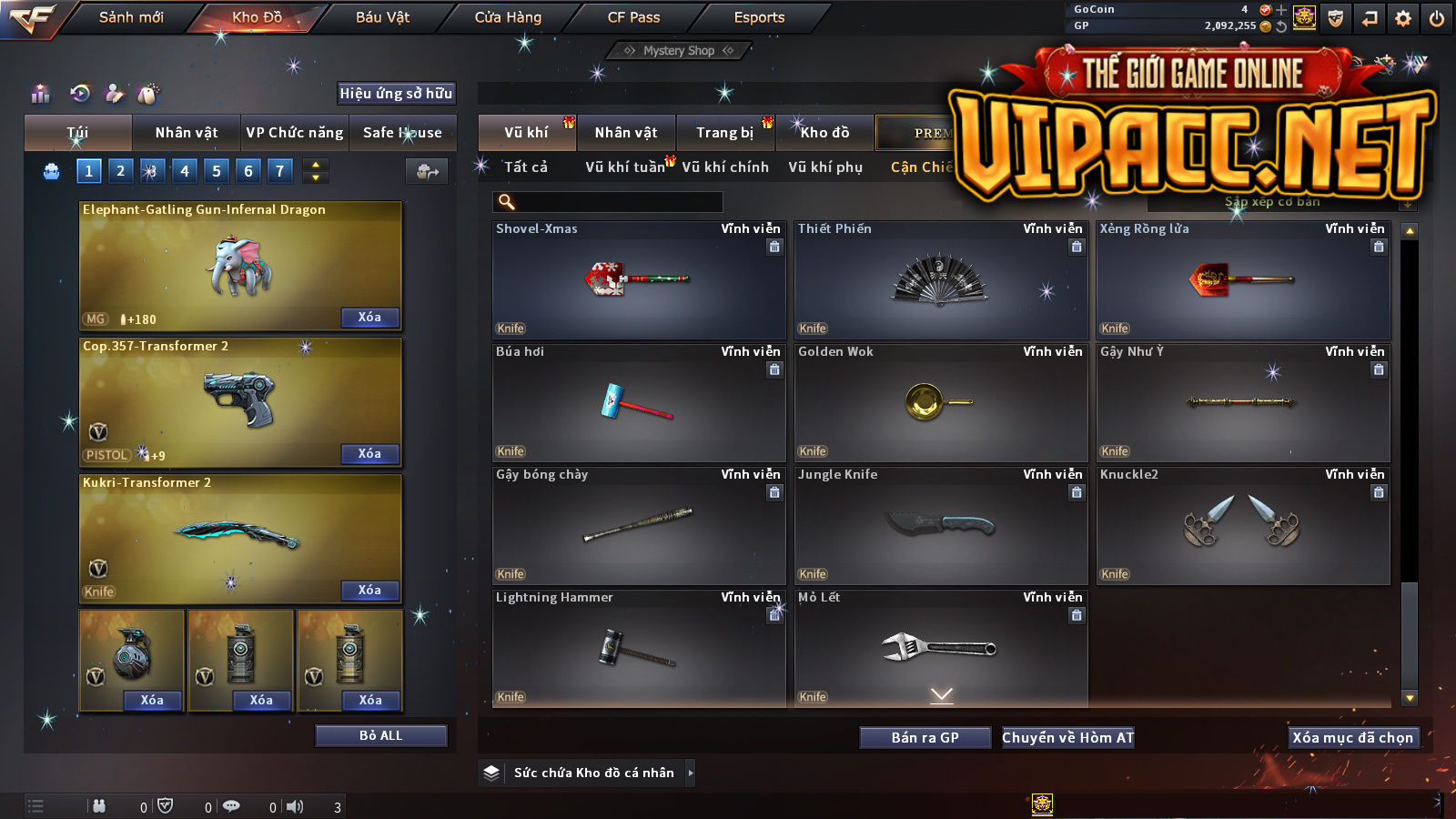Switch to the Safe House tab
The image size is (1456, 819).
(x=402, y=133)
